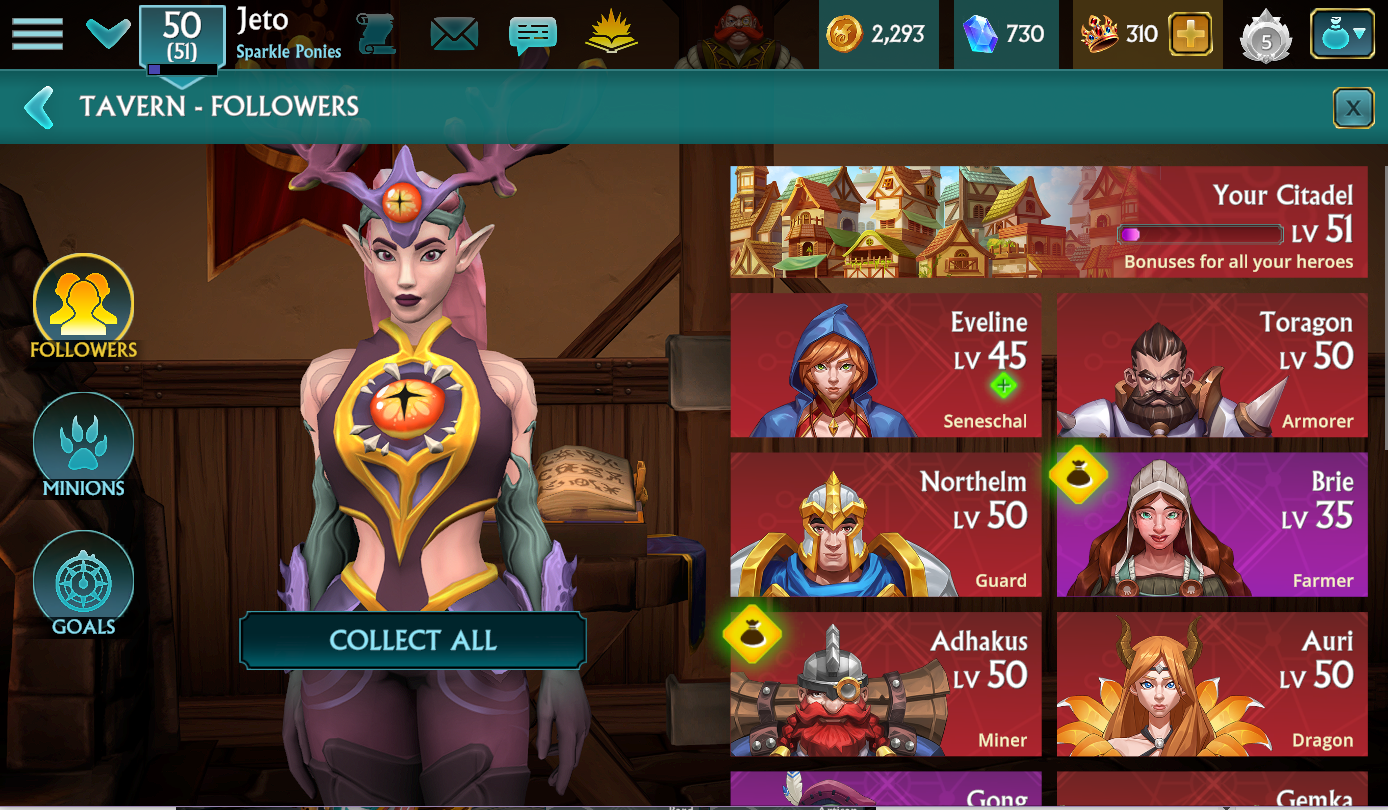
Task: Open the golden spellbook icon
Action: [611, 34]
